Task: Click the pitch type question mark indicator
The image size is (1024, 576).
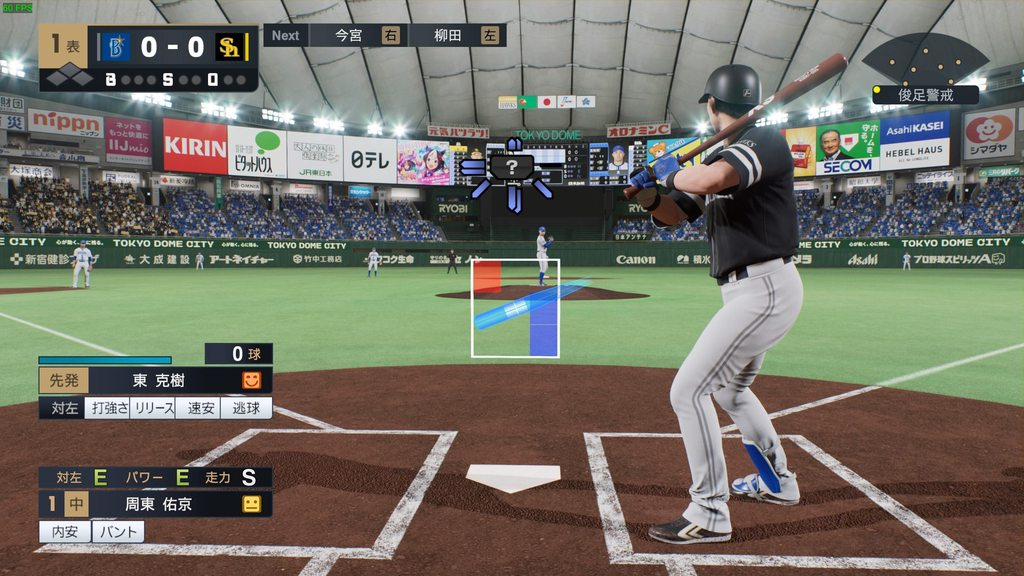Action: click(x=512, y=167)
